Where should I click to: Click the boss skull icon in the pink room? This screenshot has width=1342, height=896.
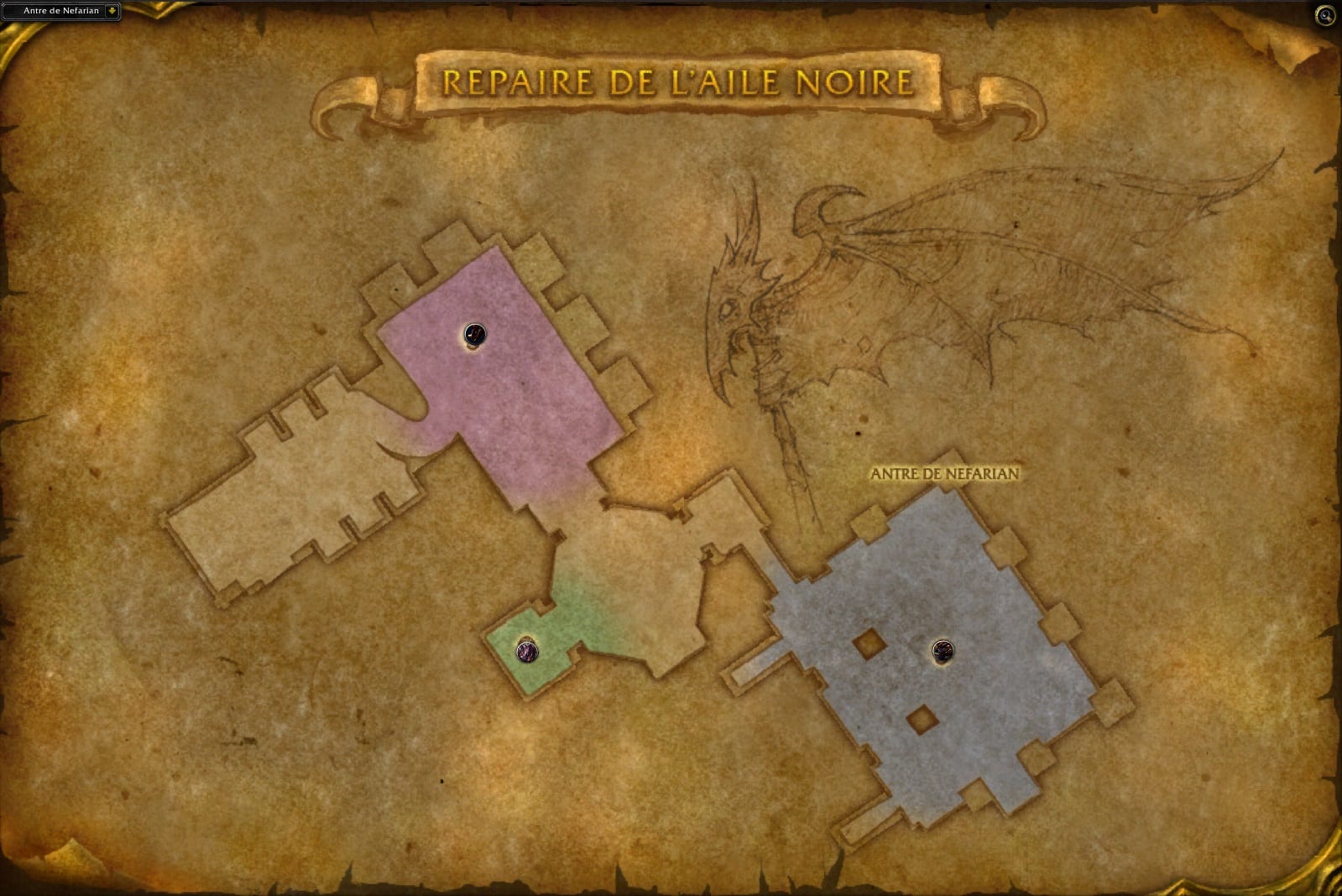click(x=473, y=334)
